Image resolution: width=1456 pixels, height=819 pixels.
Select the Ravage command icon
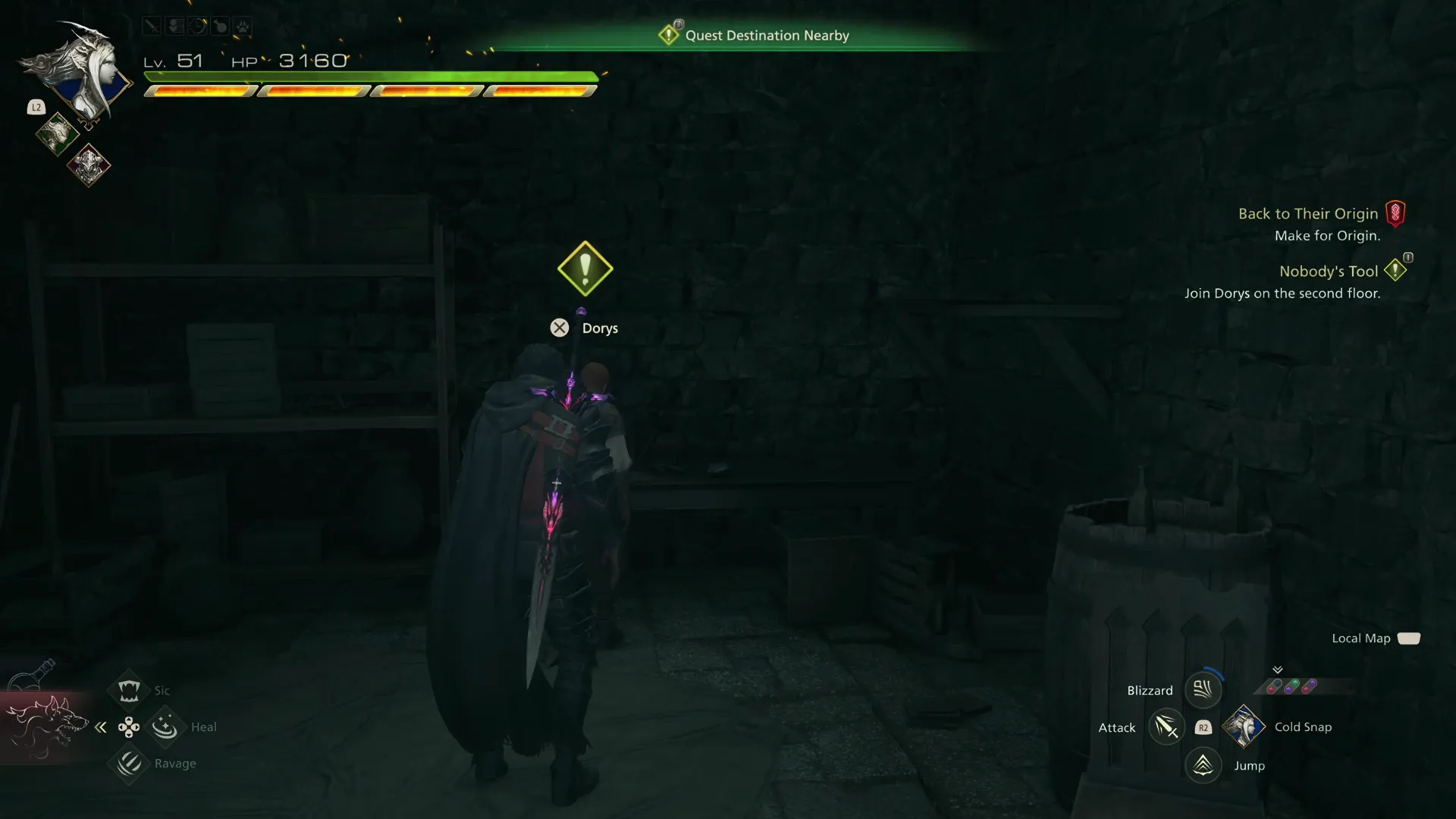click(128, 764)
